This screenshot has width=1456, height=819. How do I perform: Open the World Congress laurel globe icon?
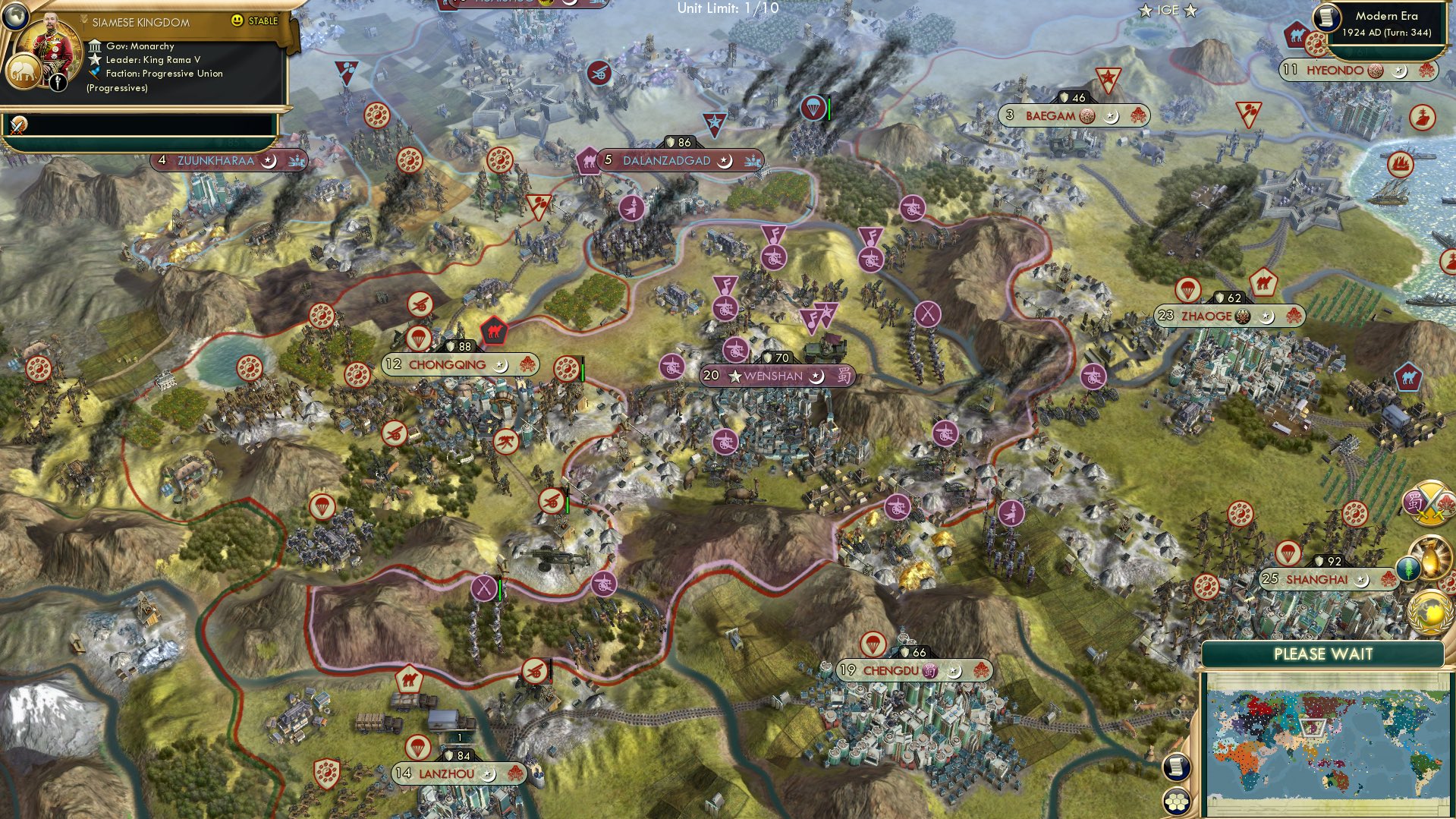(x=1431, y=611)
